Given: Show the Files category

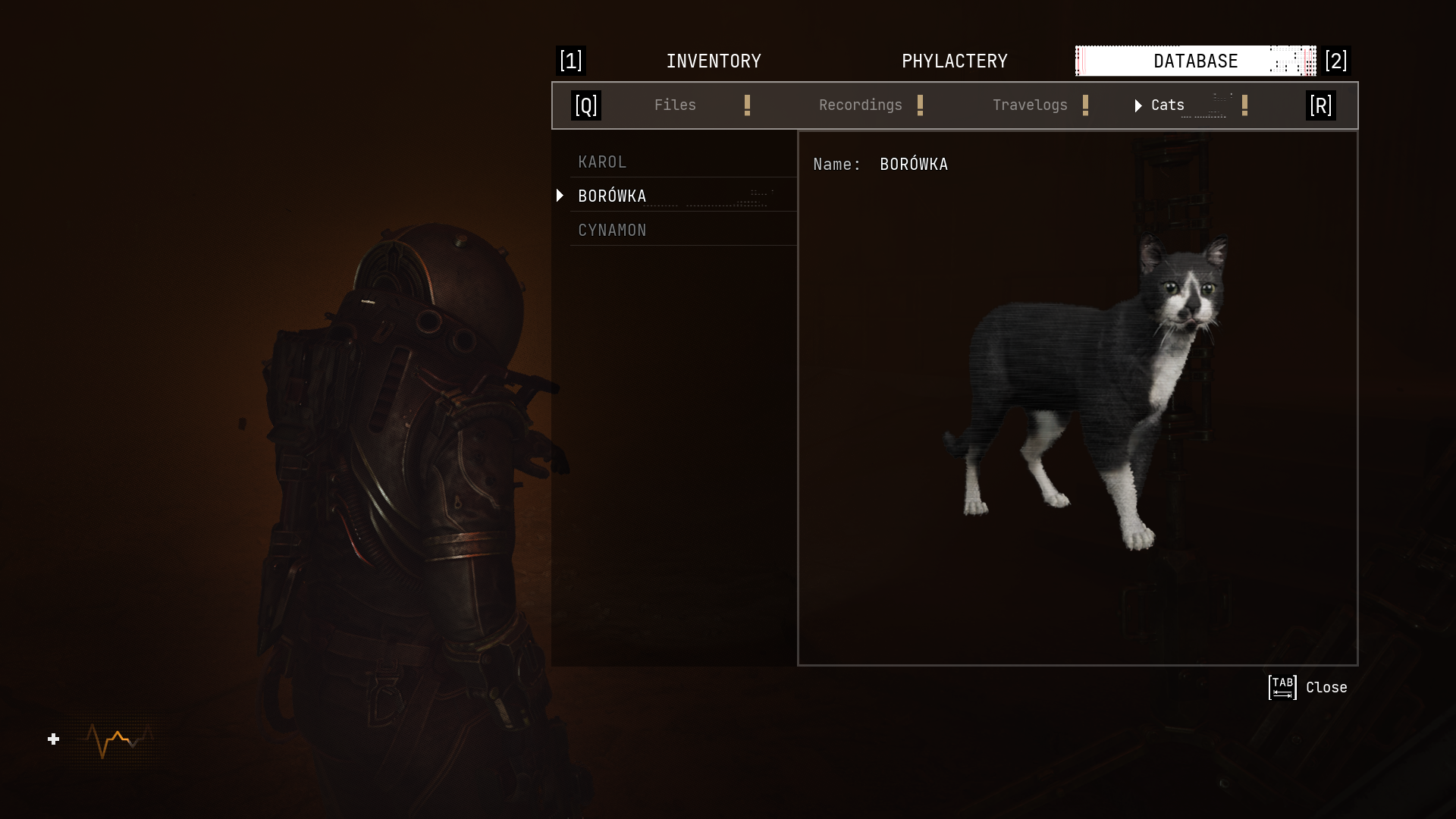Looking at the screenshot, I should coord(675,105).
